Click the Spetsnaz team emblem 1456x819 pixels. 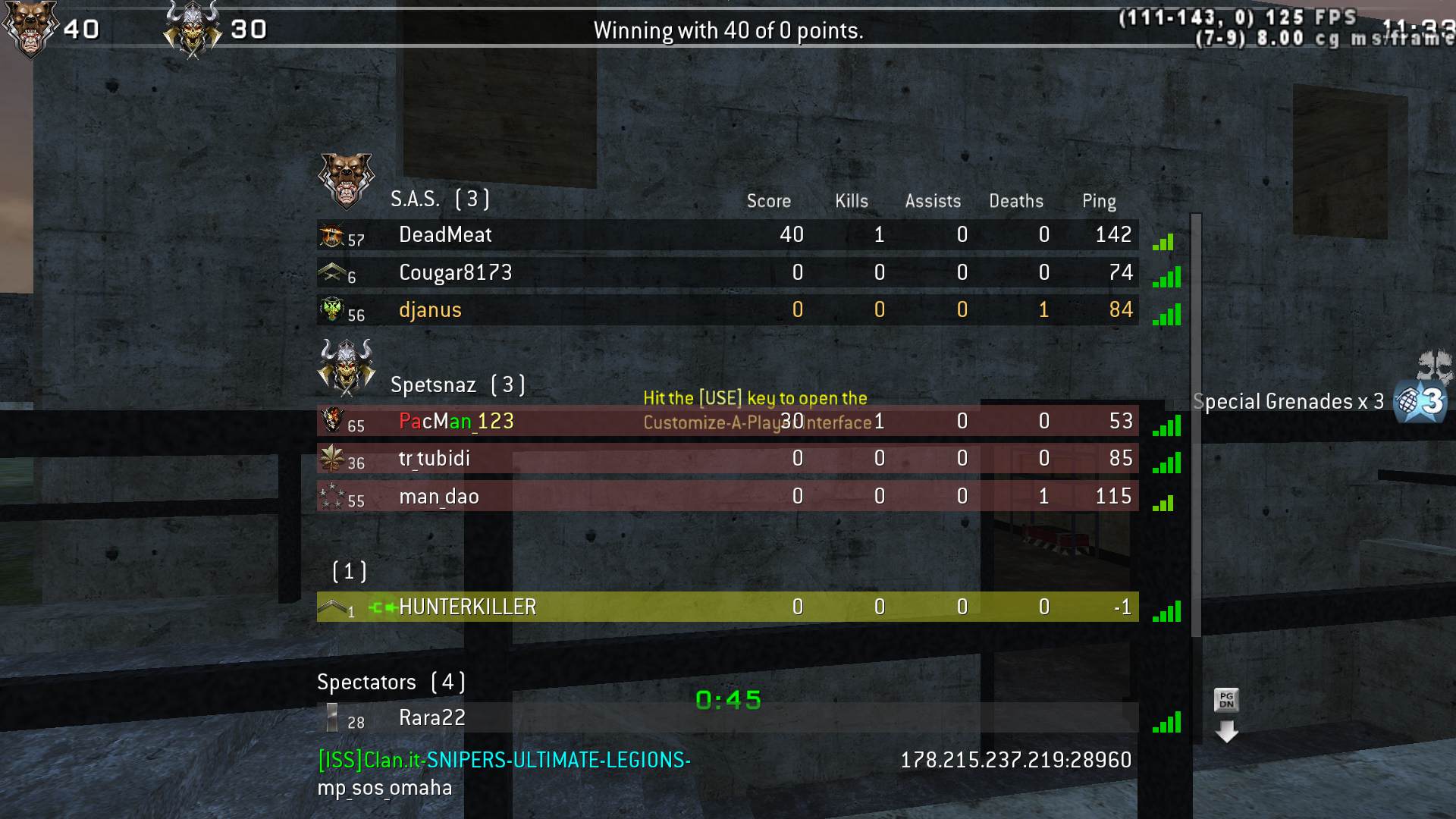(347, 366)
